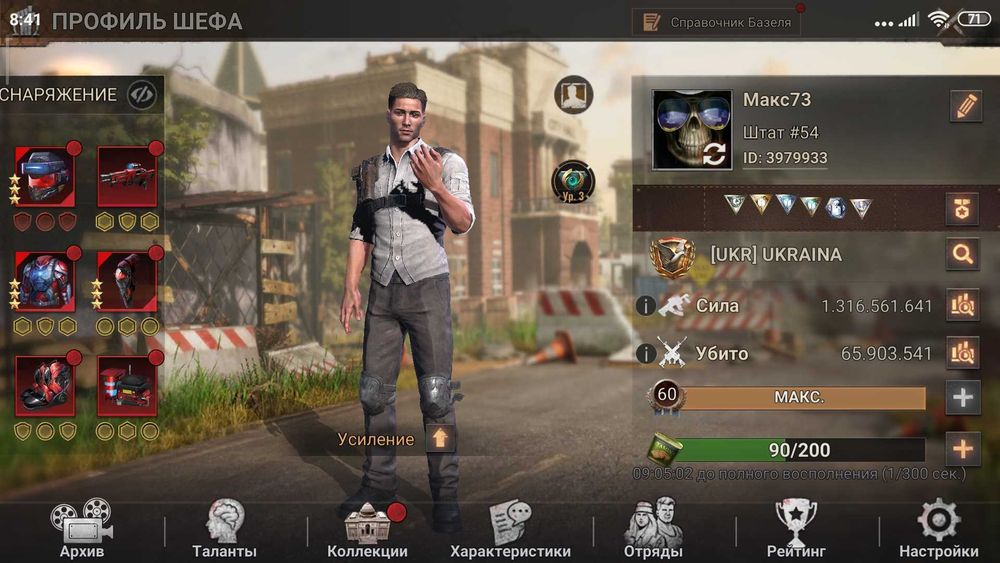Select the rifle weapon equipment slot
Image resolution: width=1000 pixels, height=563 pixels.
pos(127,175)
